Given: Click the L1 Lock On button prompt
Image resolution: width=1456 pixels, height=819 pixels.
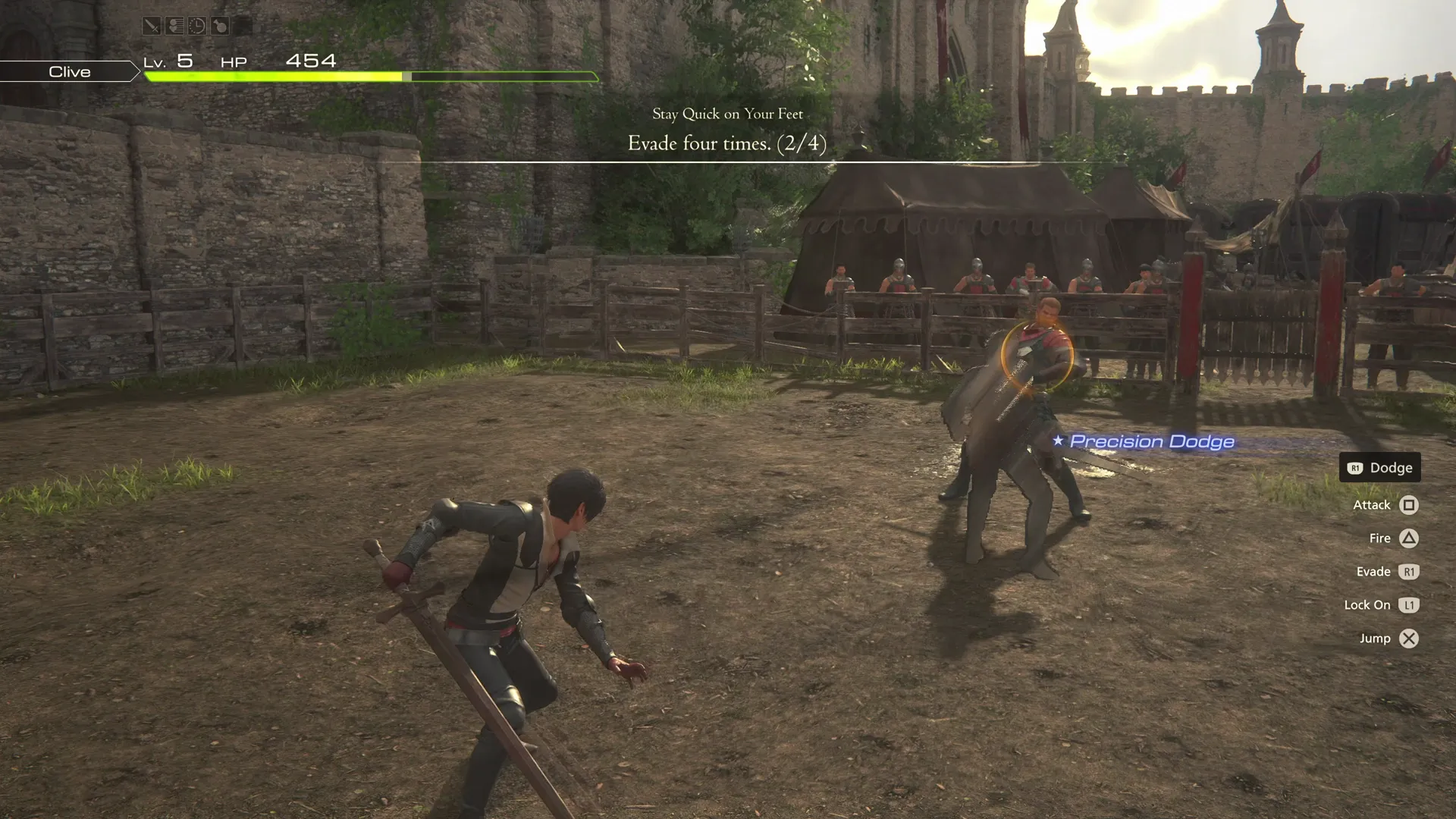Looking at the screenshot, I should 1409,604.
